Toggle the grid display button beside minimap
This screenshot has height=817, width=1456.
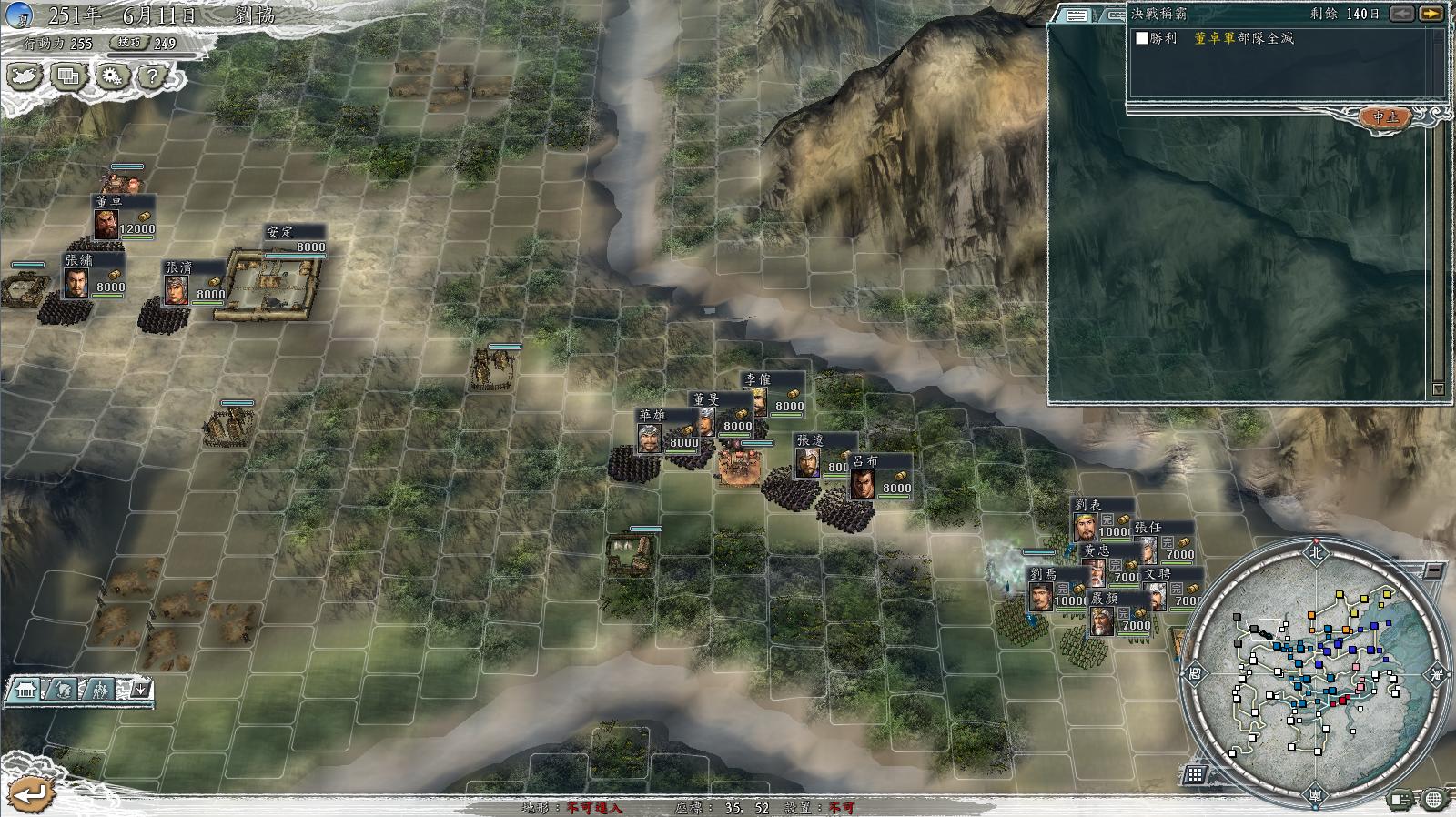point(1195,774)
